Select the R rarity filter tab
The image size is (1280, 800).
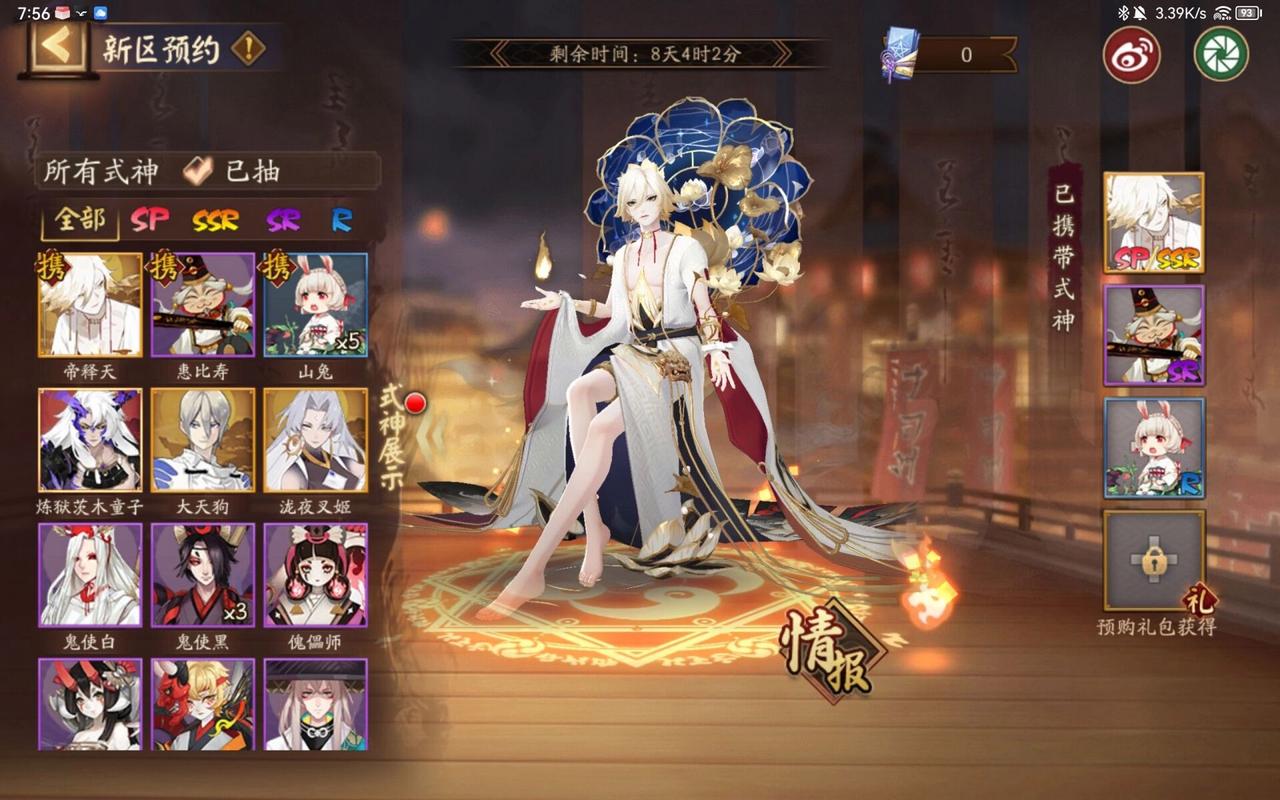pyautogui.click(x=341, y=220)
